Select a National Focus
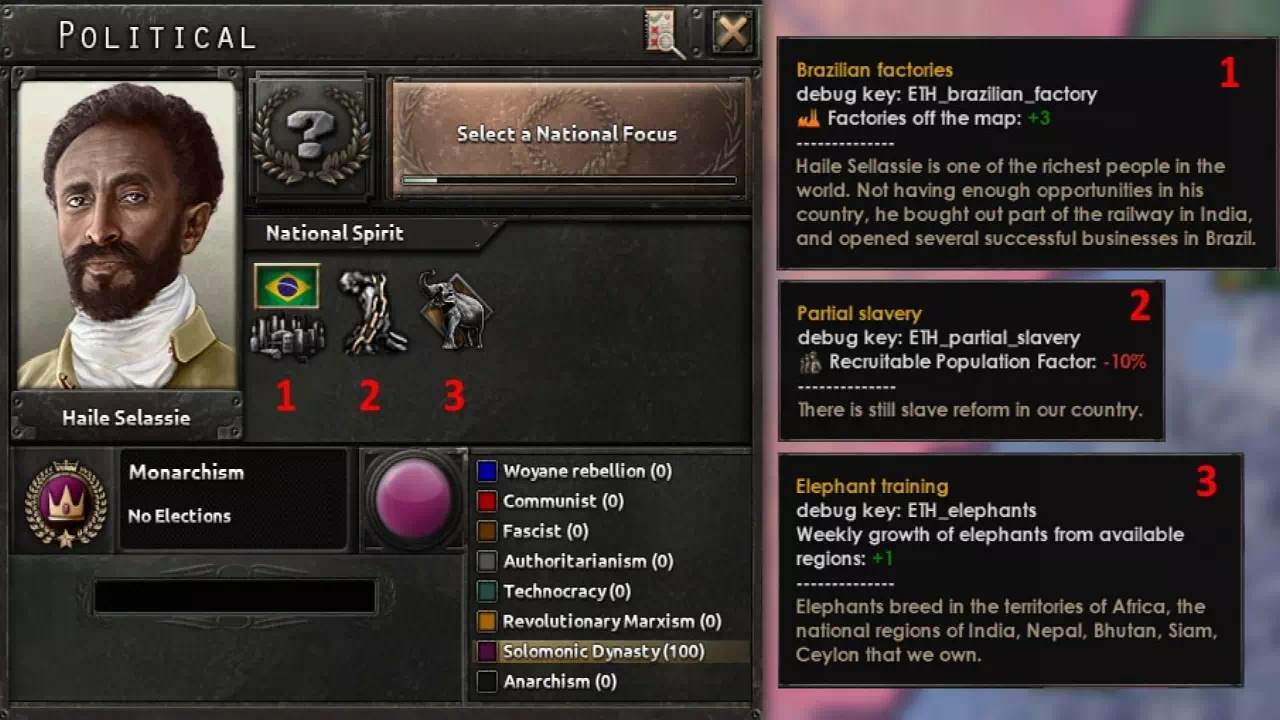This screenshot has height=720, width=1280. tap(567, 134)
